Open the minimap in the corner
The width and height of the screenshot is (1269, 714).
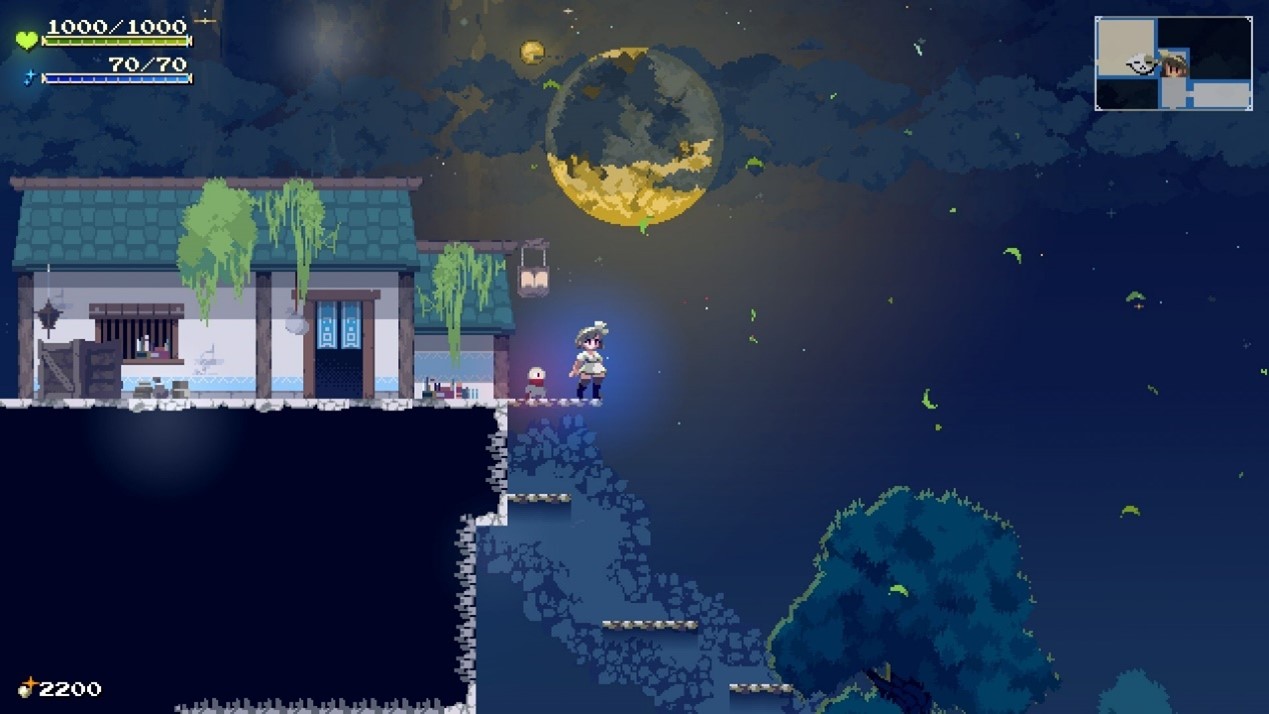point(1173,63)
